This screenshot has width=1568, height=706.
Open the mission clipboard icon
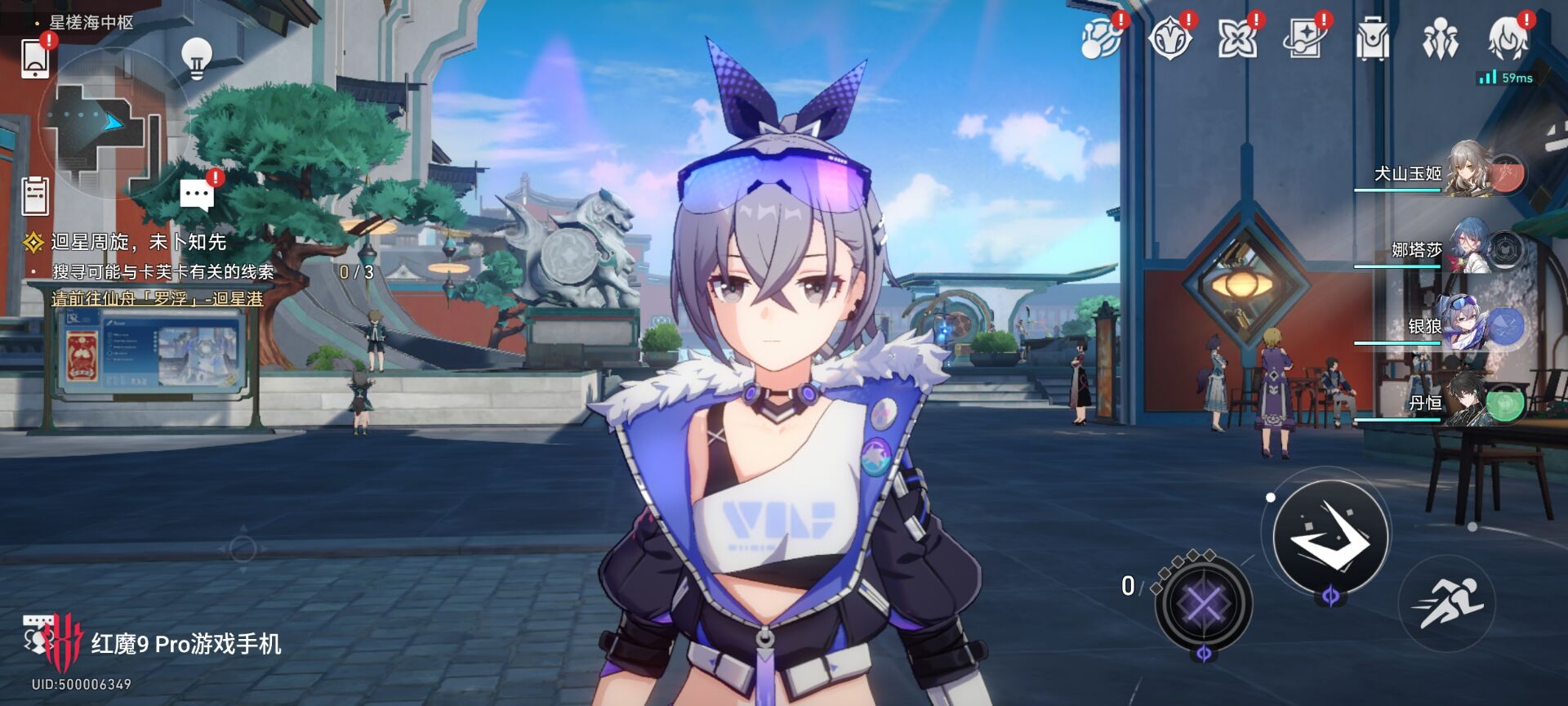[35, 195]
